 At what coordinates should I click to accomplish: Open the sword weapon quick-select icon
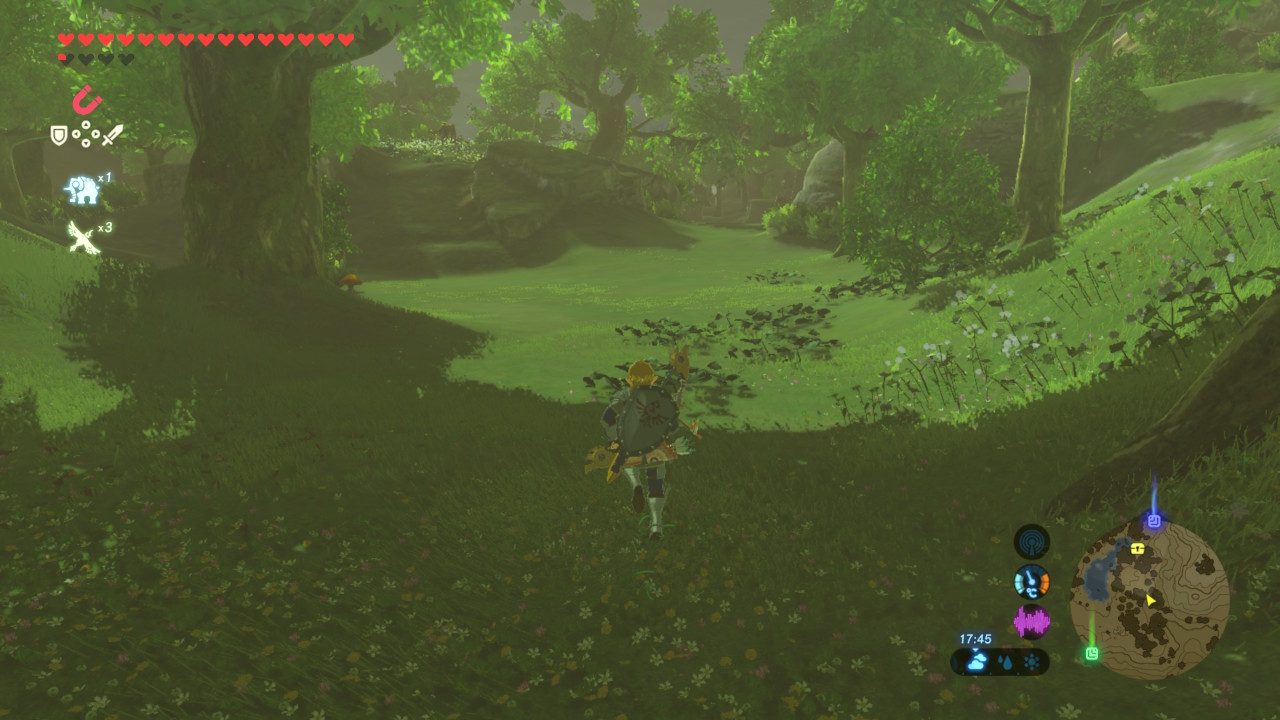click(x=112, y=134)
